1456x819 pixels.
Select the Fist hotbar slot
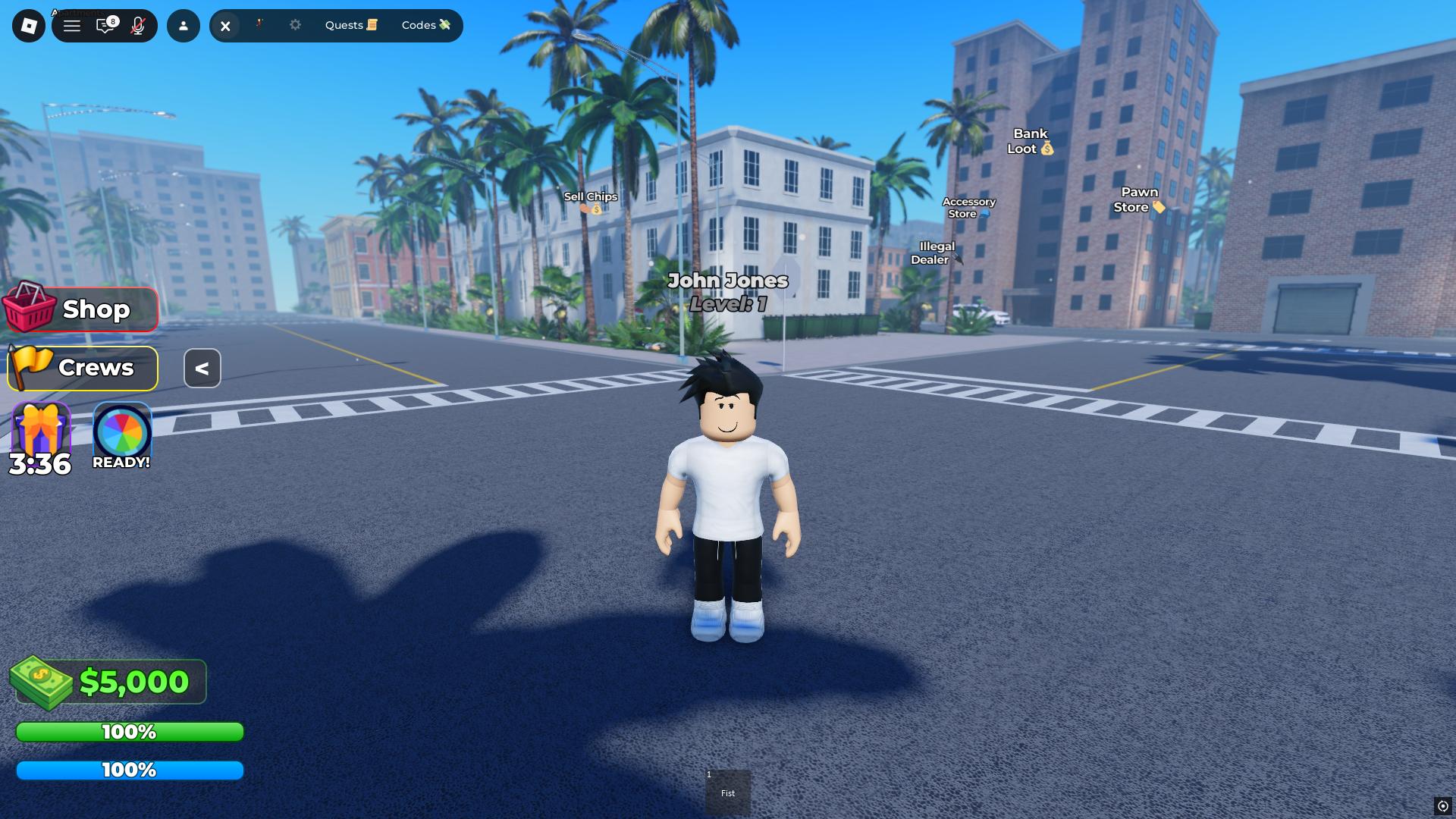(x=728, y=792)
